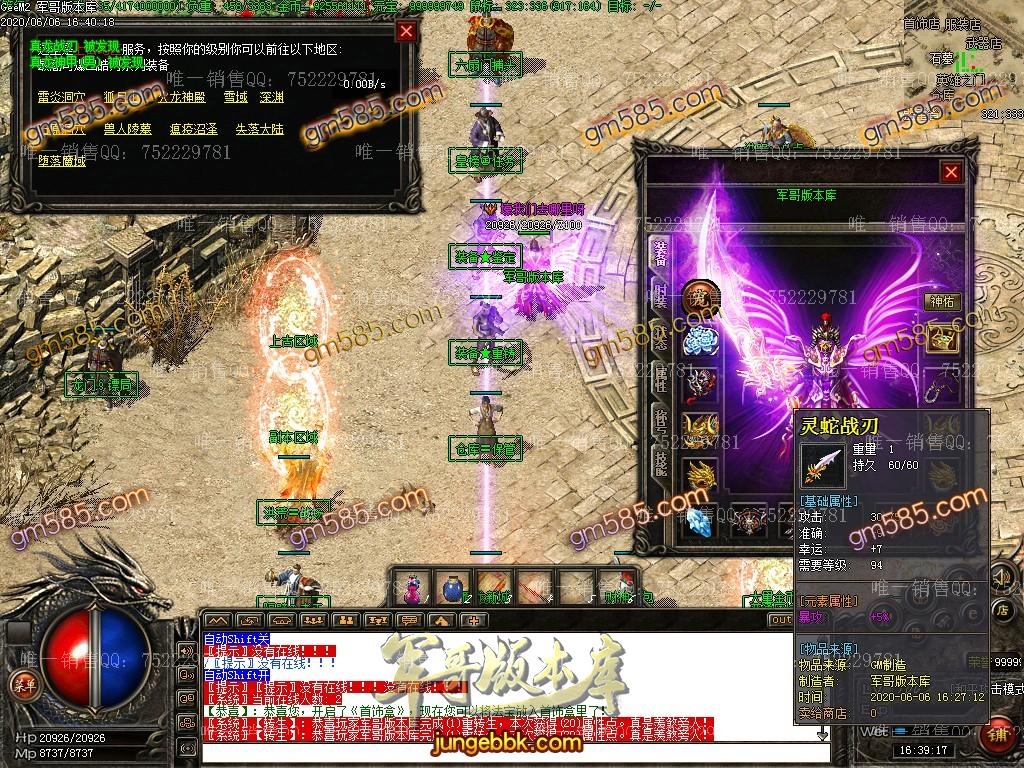
Task: Open the 技能 skills tab
Action: pos(660,456)
